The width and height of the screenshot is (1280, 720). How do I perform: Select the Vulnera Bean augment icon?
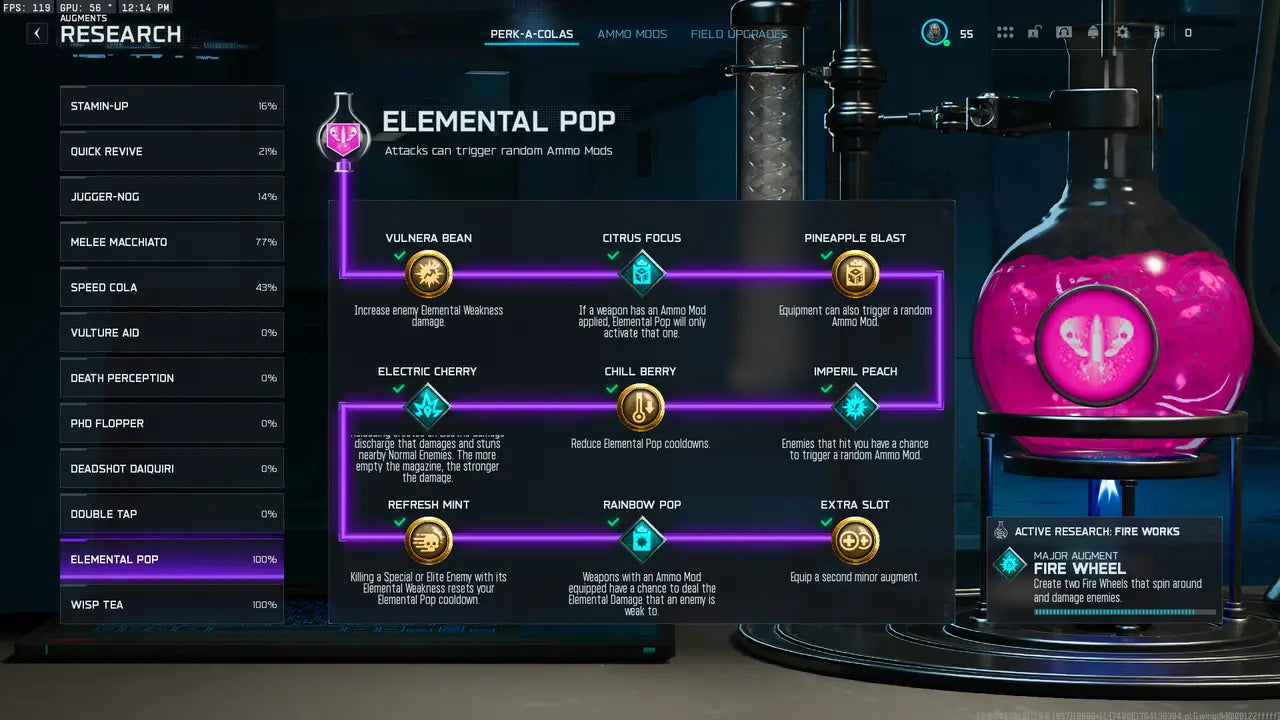coord(429,274)
